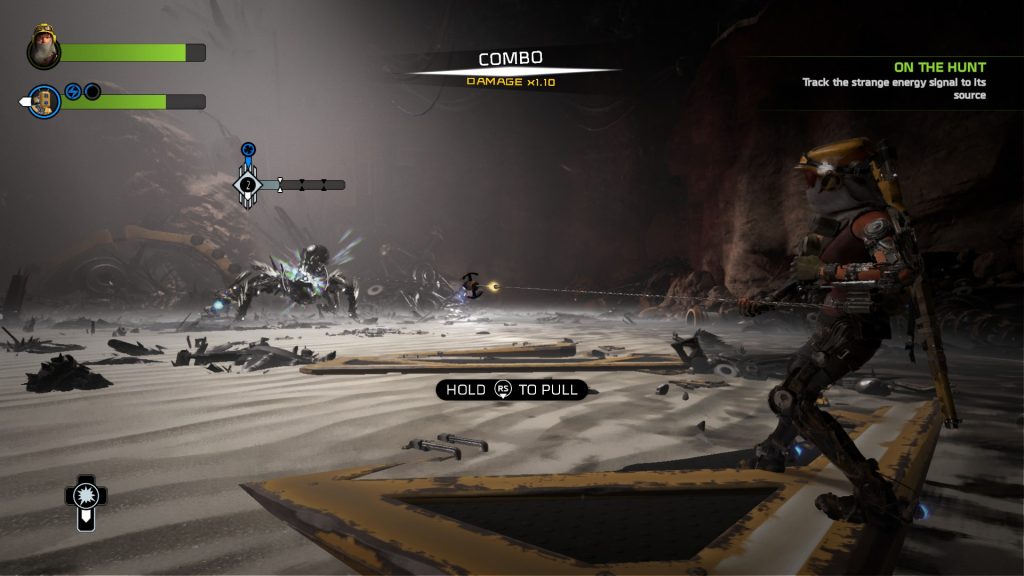This screenshot has height=576, width=1024.
Task: Select the yellow corebot companion portrait
Action: (44, 101)
